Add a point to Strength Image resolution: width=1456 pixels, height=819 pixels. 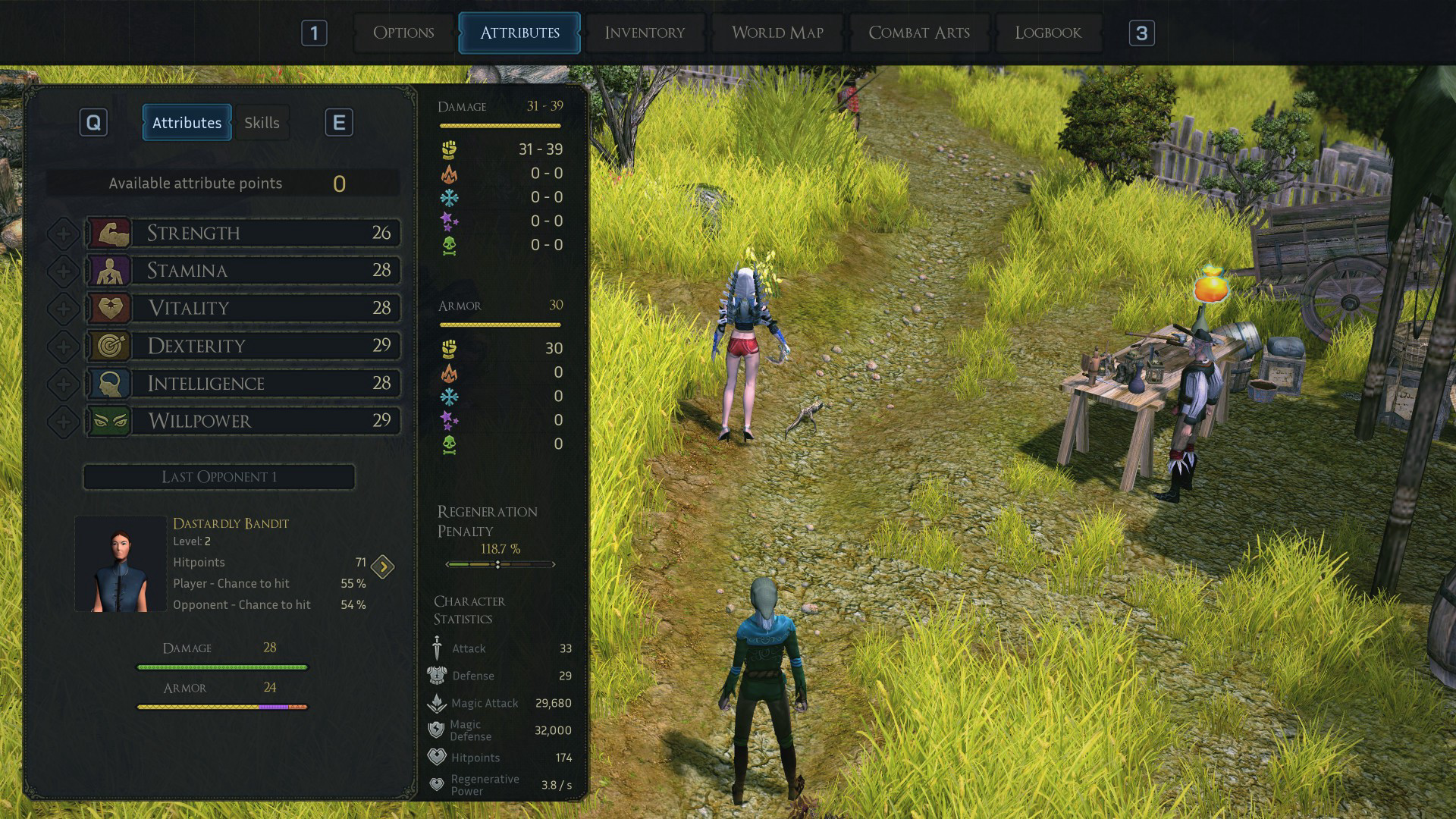tap(64, 234)
